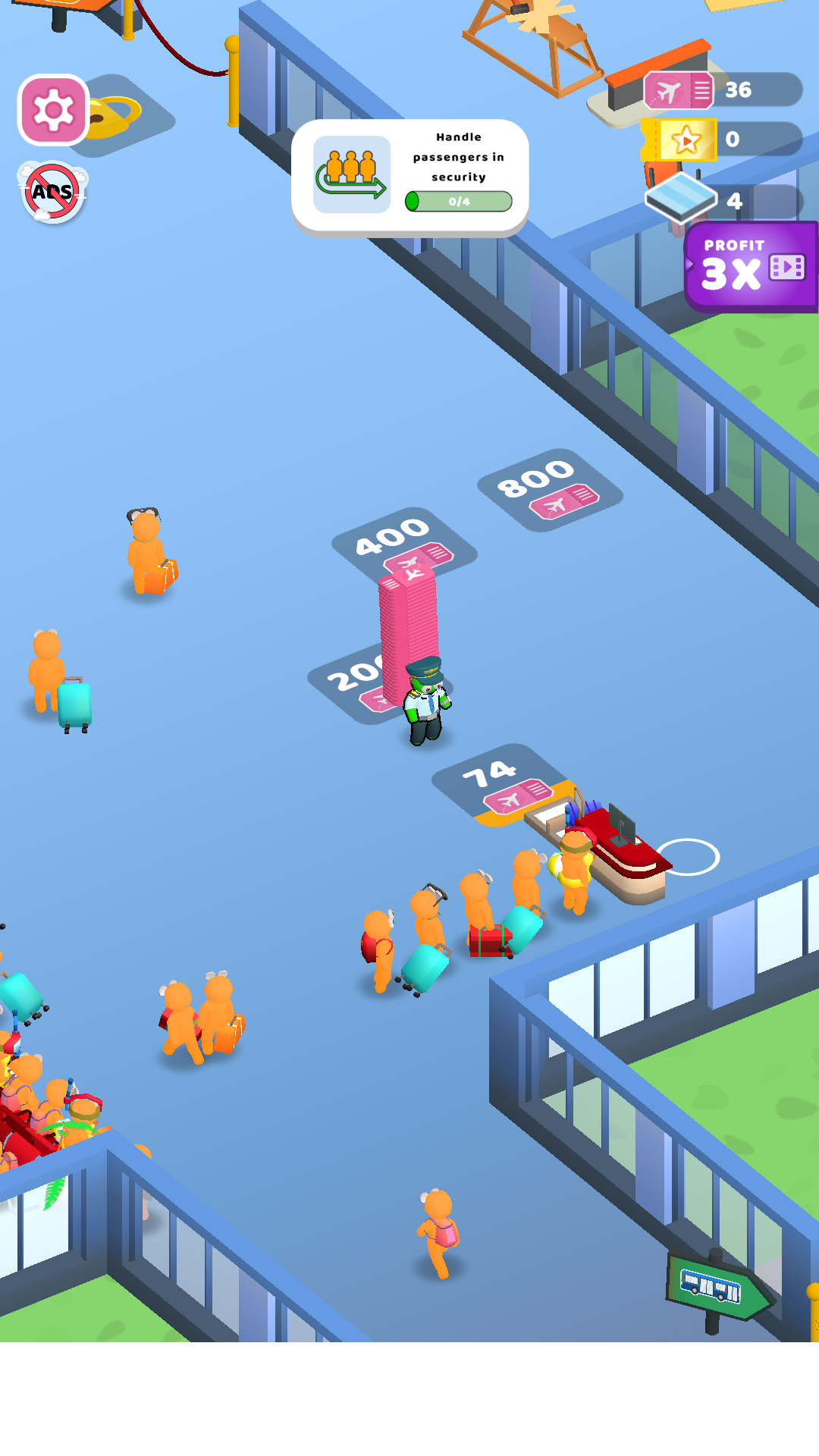Tap the no-ADS removal icon
This screenshot has width=819, height=1456.
52,192
